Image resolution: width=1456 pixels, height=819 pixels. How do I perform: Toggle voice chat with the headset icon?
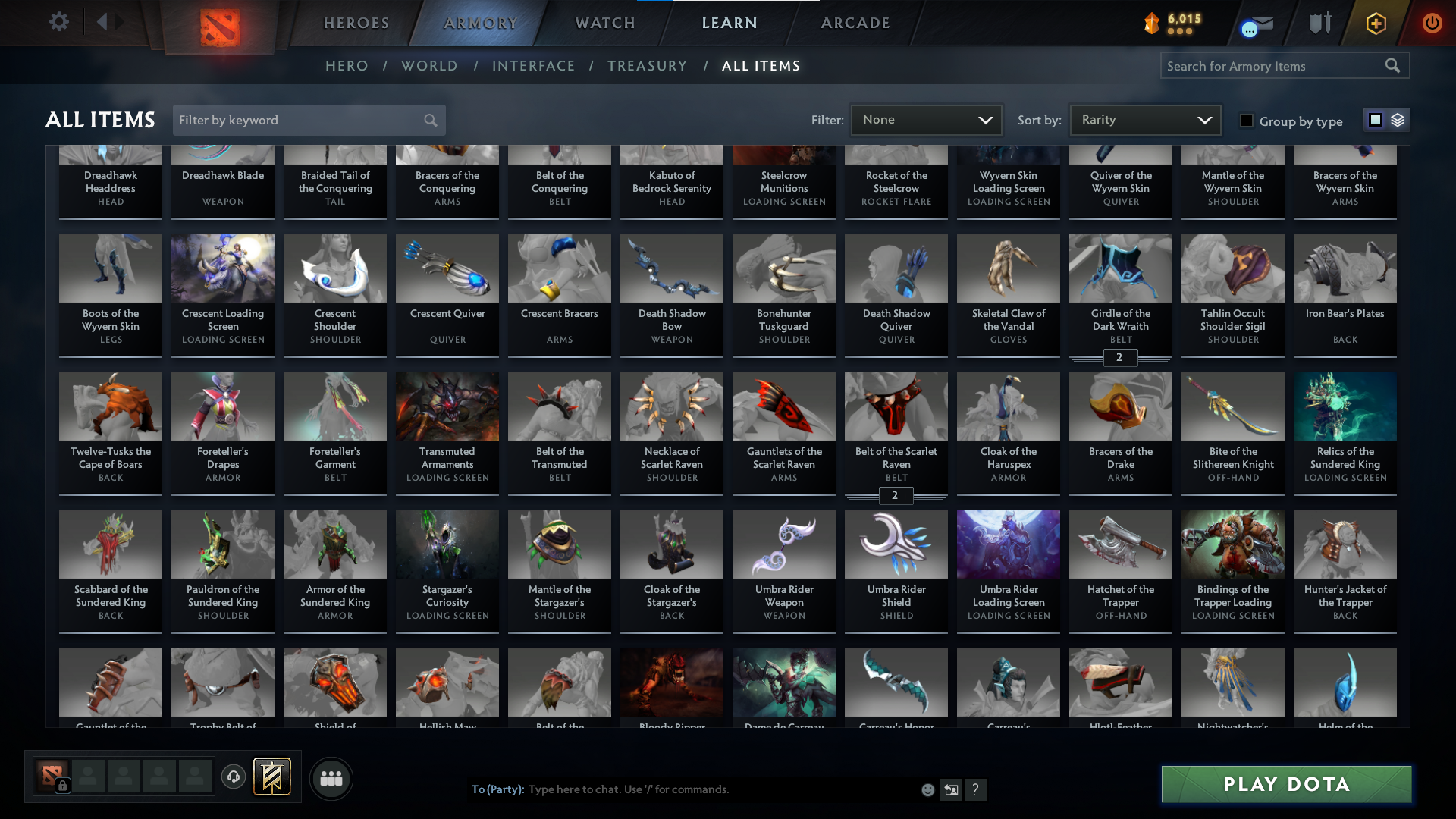[x=233, y=777]
